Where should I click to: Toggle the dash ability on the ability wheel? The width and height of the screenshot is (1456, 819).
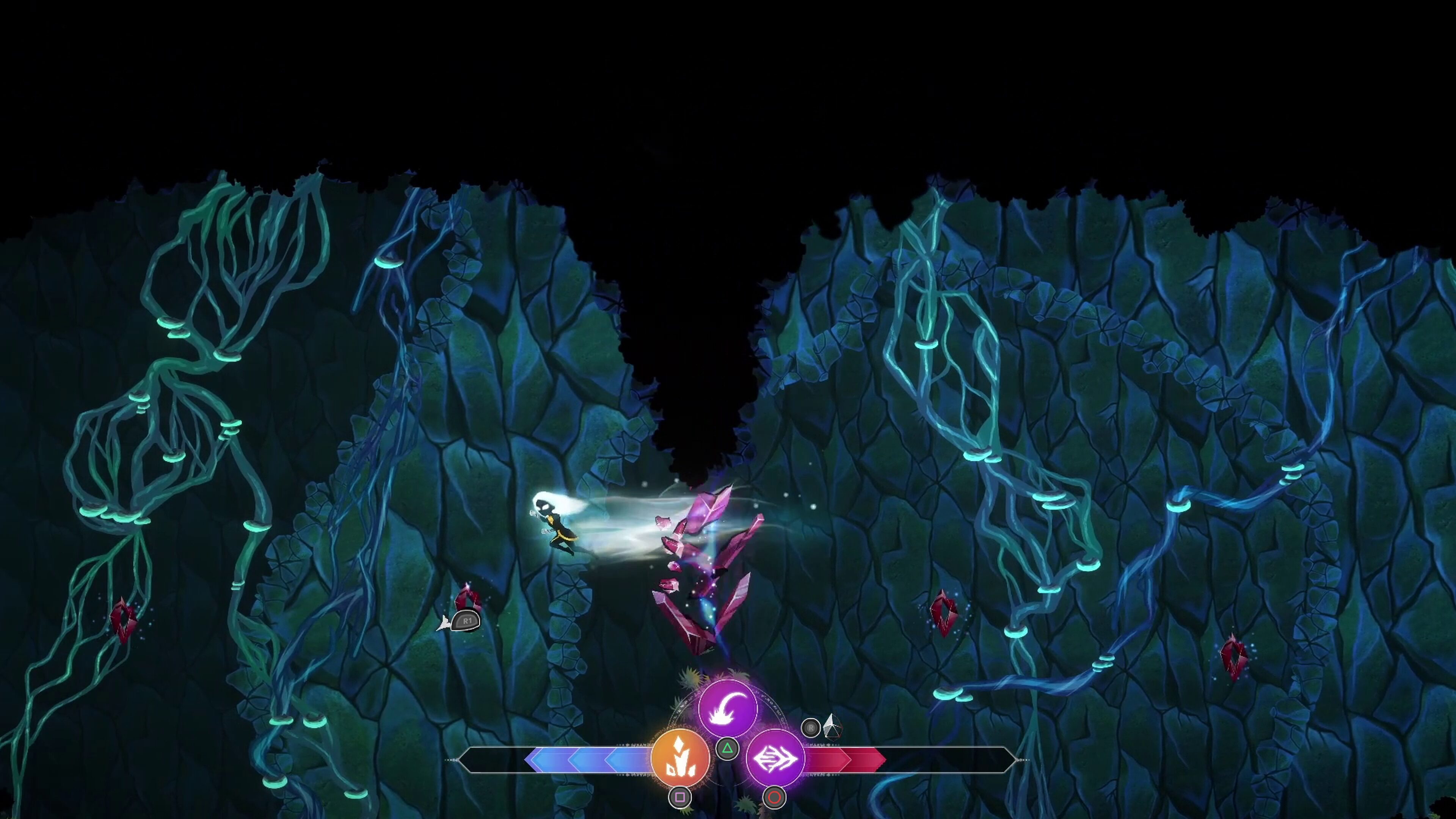tap(774, 758)
